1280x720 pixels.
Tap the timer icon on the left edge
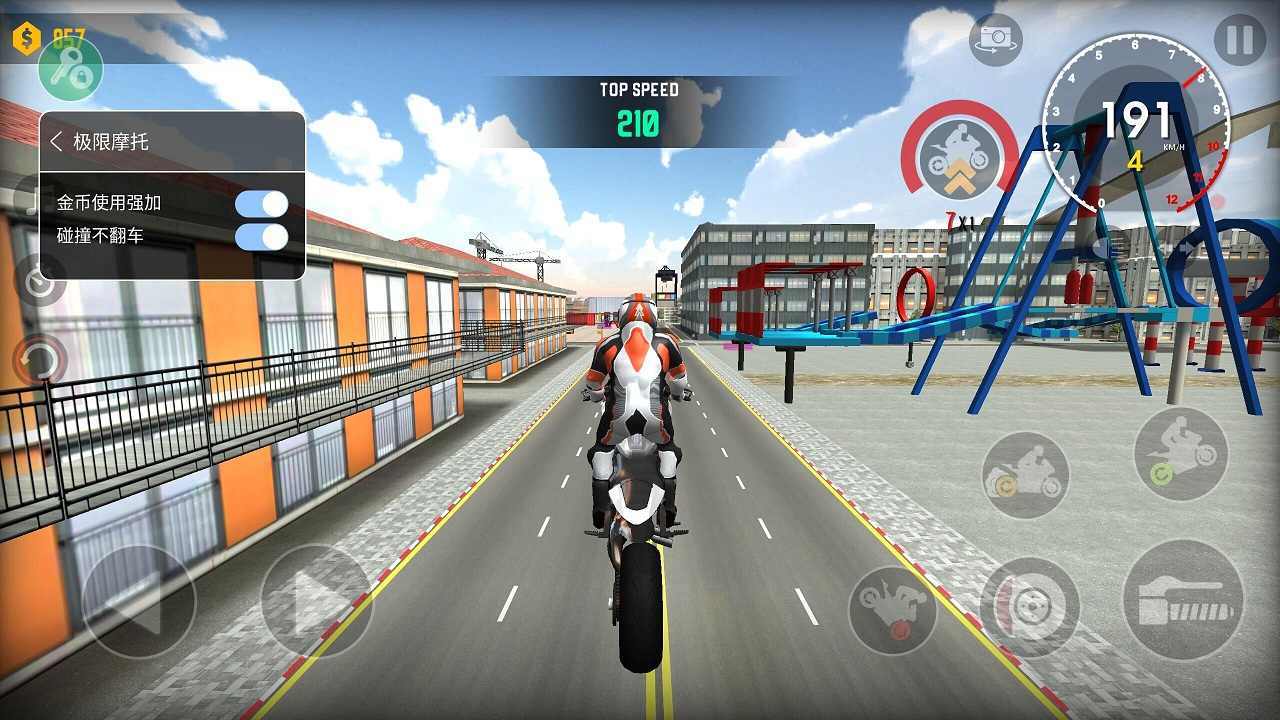pyautogui.click(x=36, y=283)
